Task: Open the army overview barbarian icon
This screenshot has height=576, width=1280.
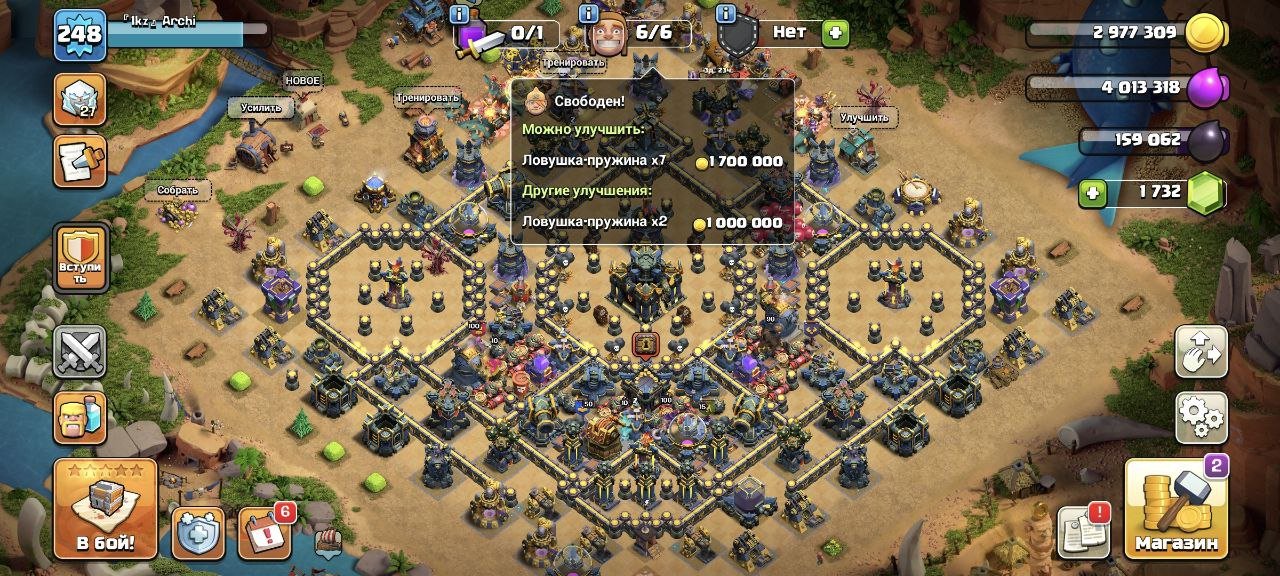Action: (80, 417)
